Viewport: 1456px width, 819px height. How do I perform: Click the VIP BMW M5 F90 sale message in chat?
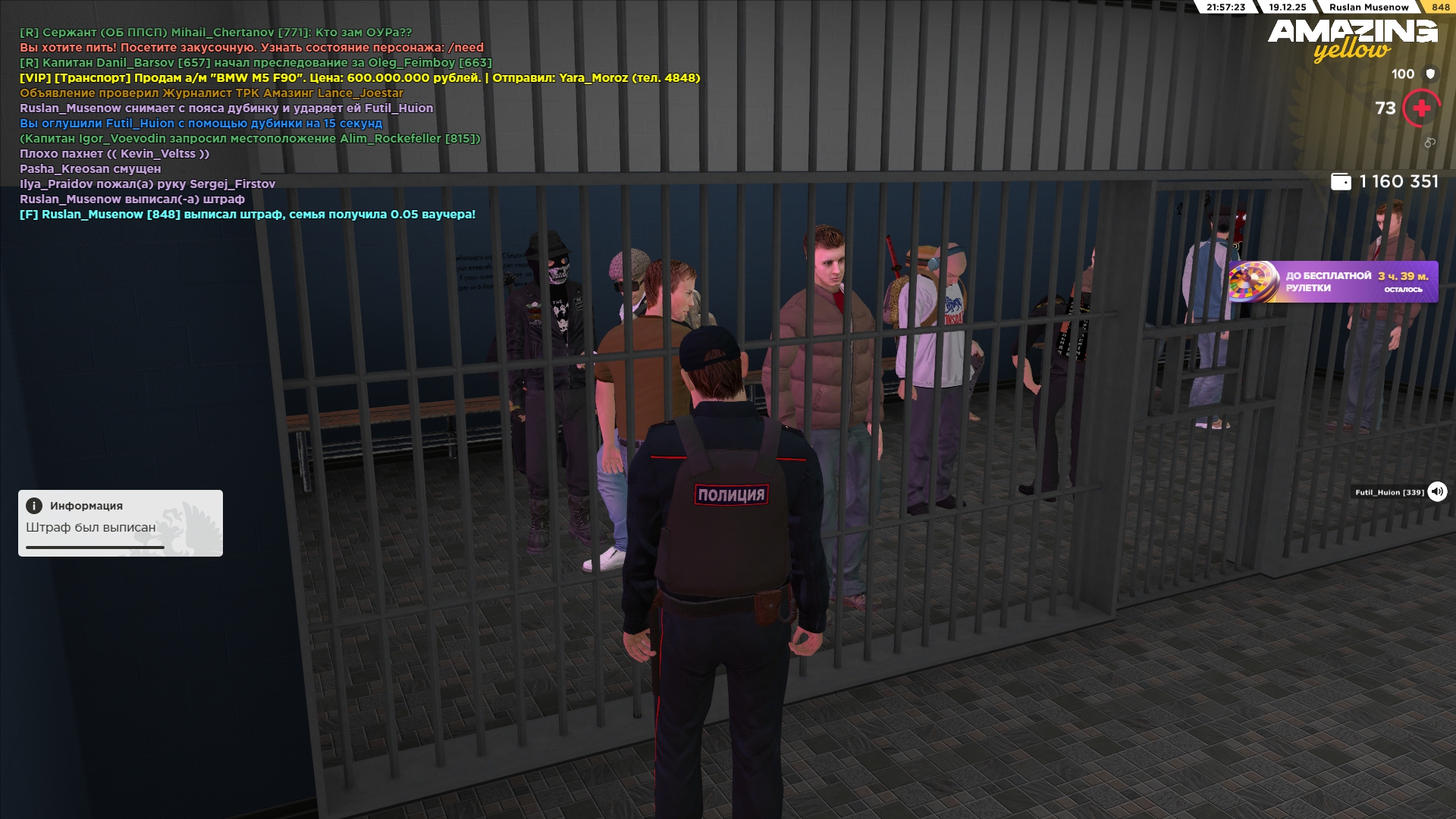(x=359, y=78)
